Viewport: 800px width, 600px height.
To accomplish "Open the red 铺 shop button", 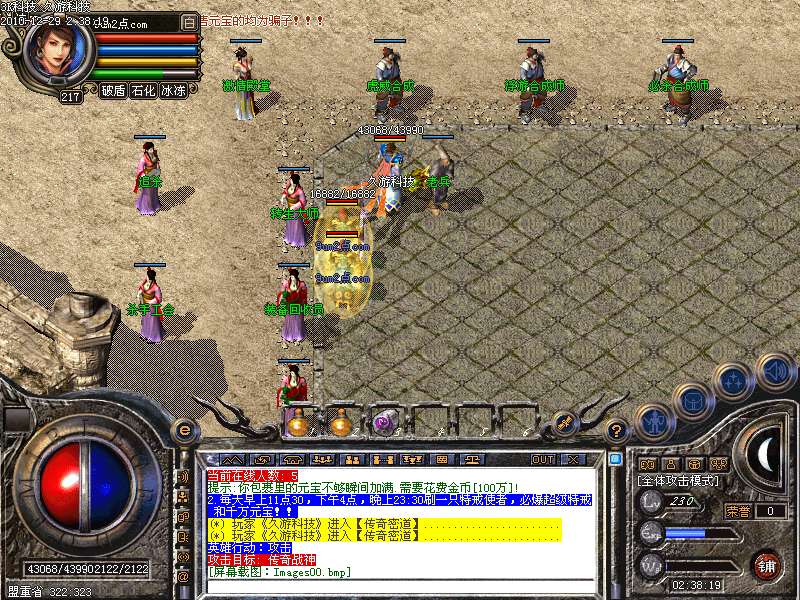I will click(x=768, y=566).
